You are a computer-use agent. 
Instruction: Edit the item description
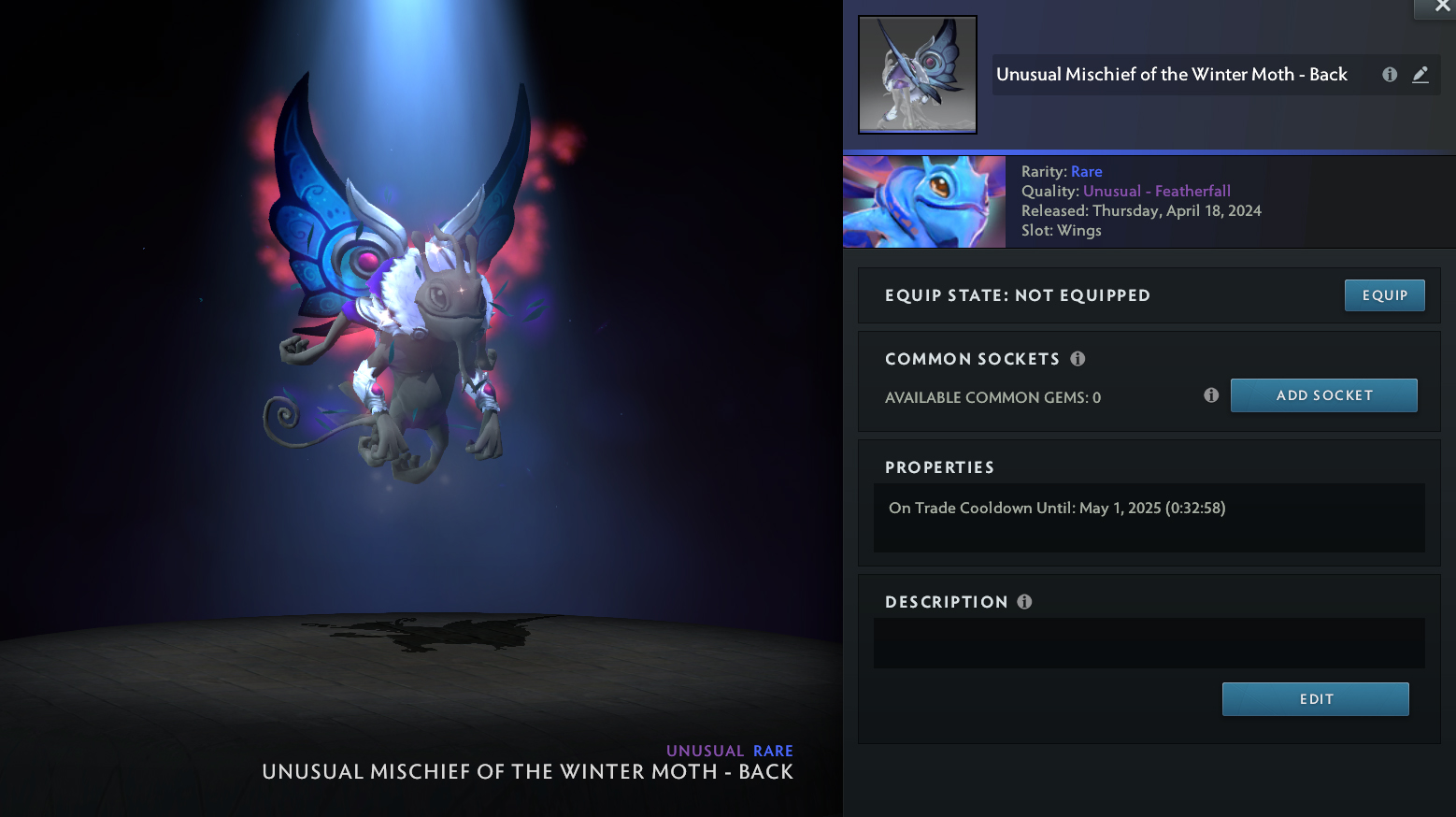[1315, 699]
